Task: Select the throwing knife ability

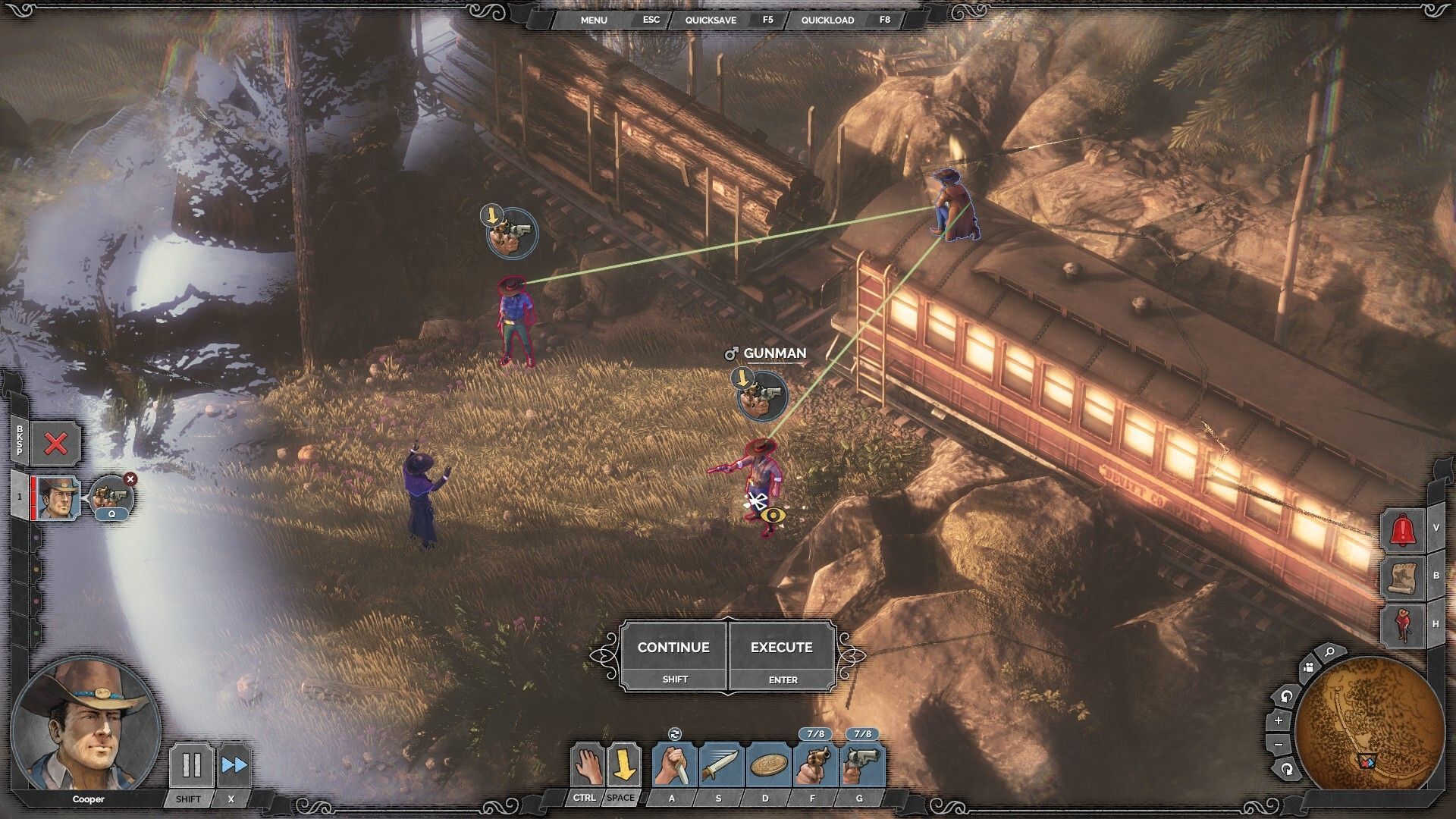Action: (x=720, y=765)
